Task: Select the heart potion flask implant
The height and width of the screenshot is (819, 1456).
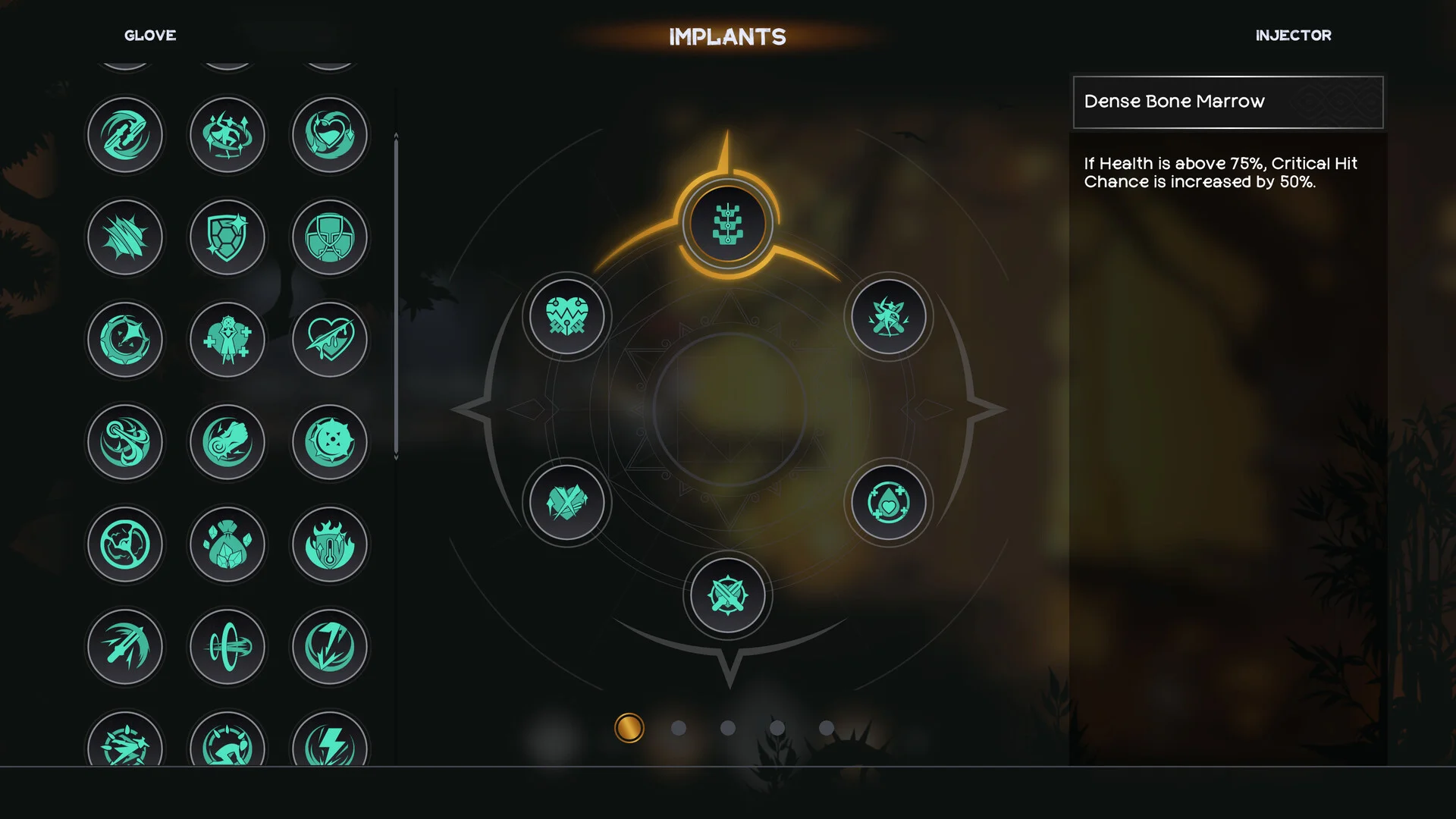Action: pos(330,135)
